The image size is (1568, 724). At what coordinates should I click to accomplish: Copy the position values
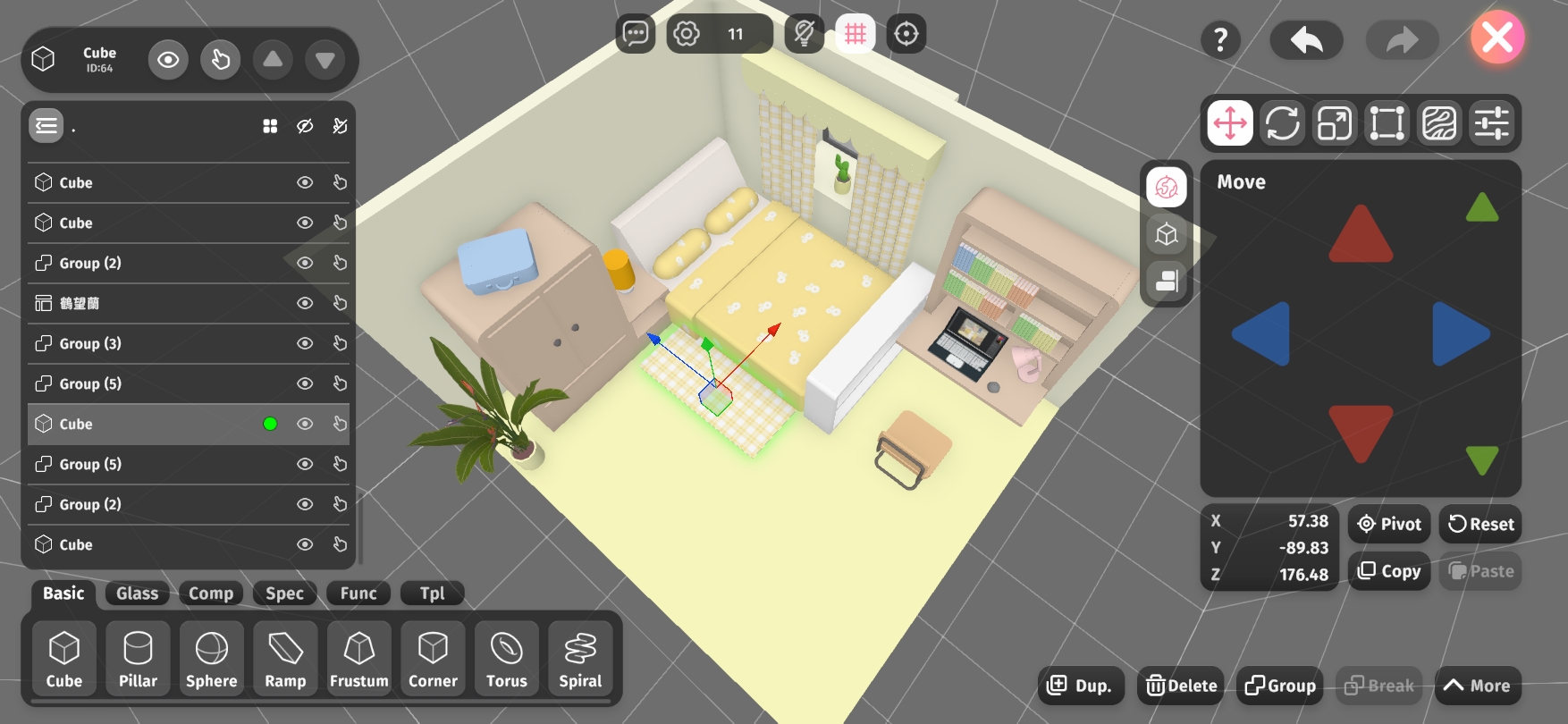1389,571
